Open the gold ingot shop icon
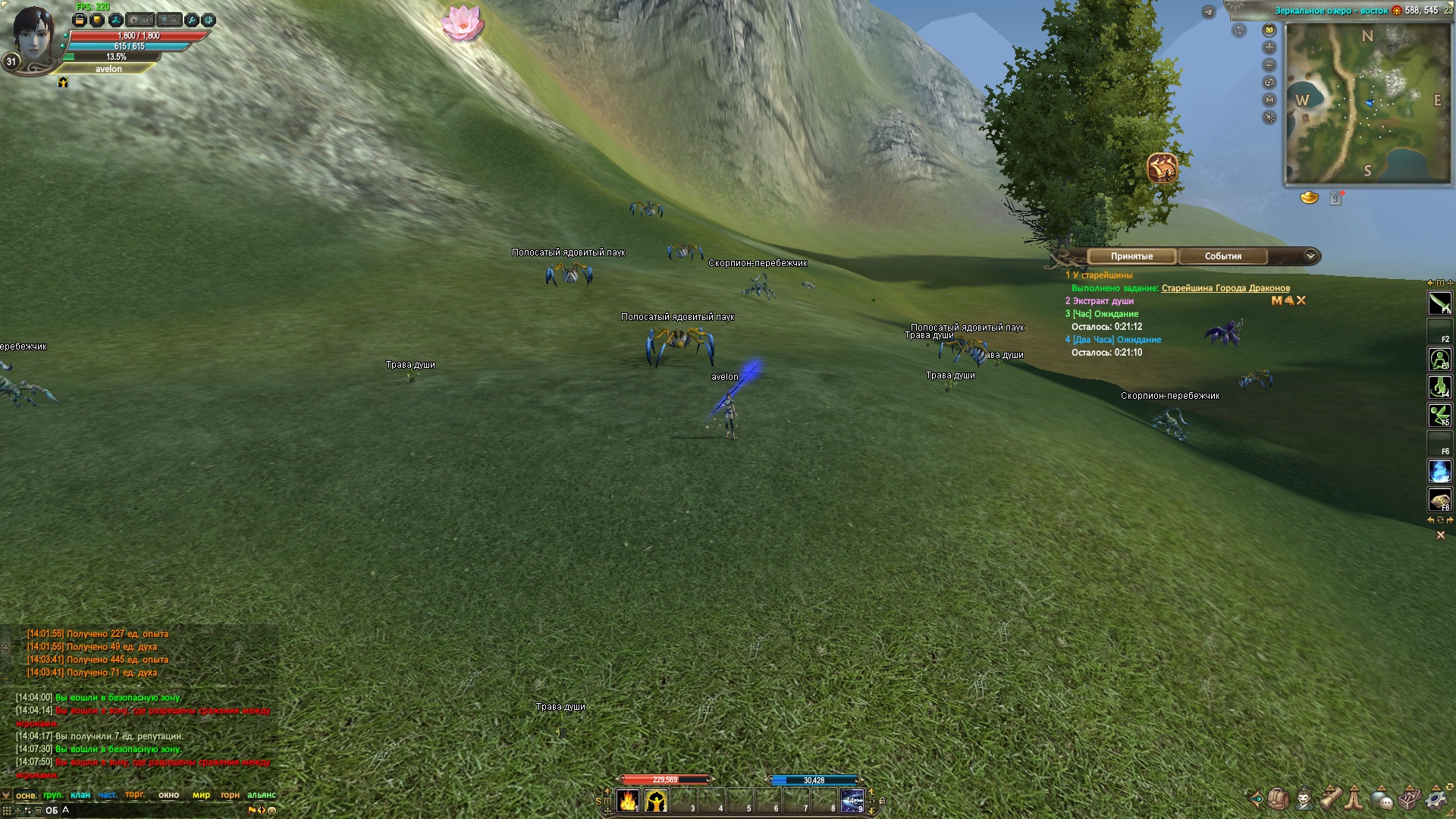The height and width of the screenshot is (819, 1456). (x=1309, y=198)
